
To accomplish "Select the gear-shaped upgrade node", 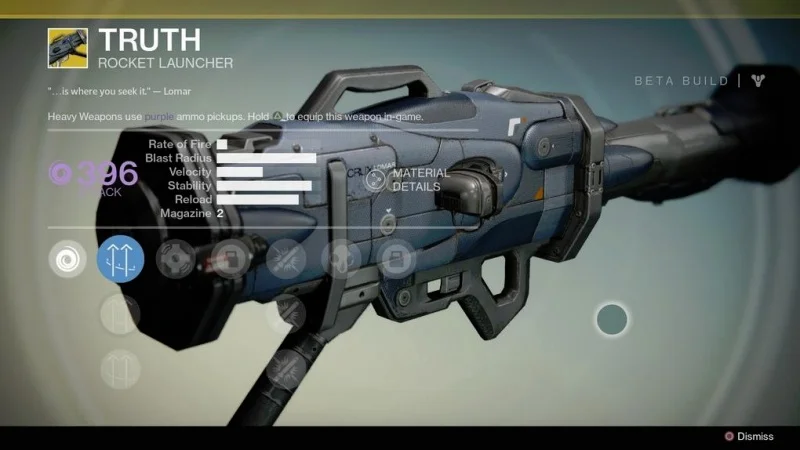I will click(x=176, y=259).
